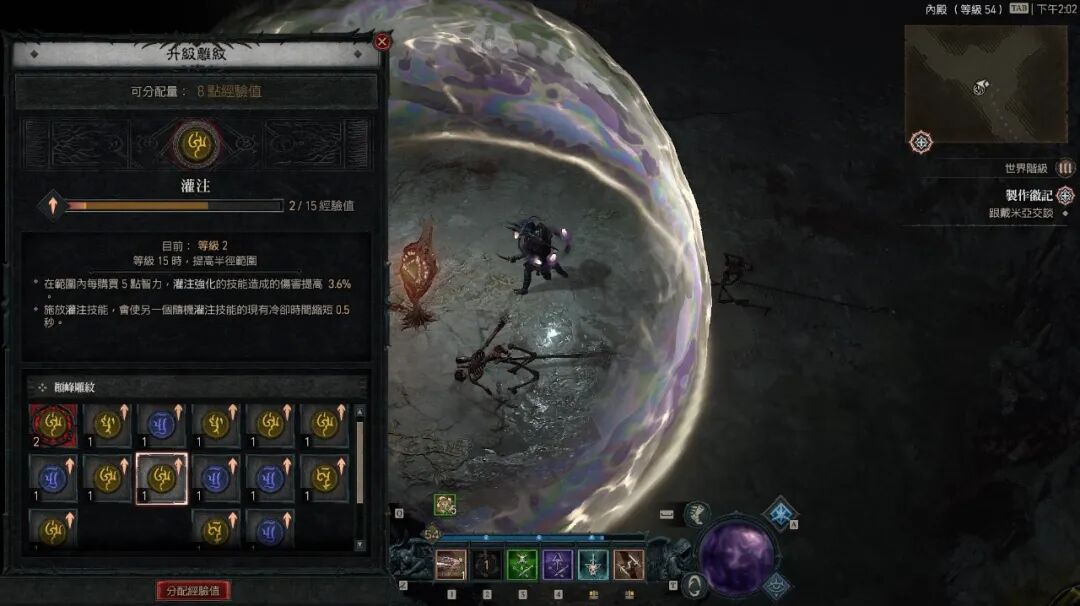Click the large glyph emblem in the panel header

click(196, 146)
